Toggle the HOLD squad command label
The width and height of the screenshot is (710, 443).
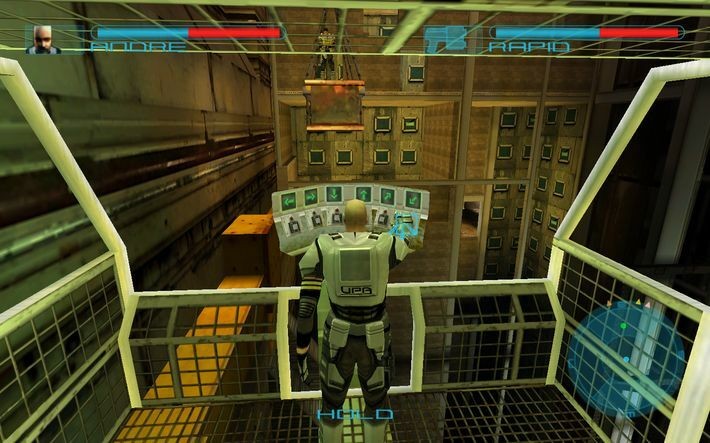tap(355, 414)
